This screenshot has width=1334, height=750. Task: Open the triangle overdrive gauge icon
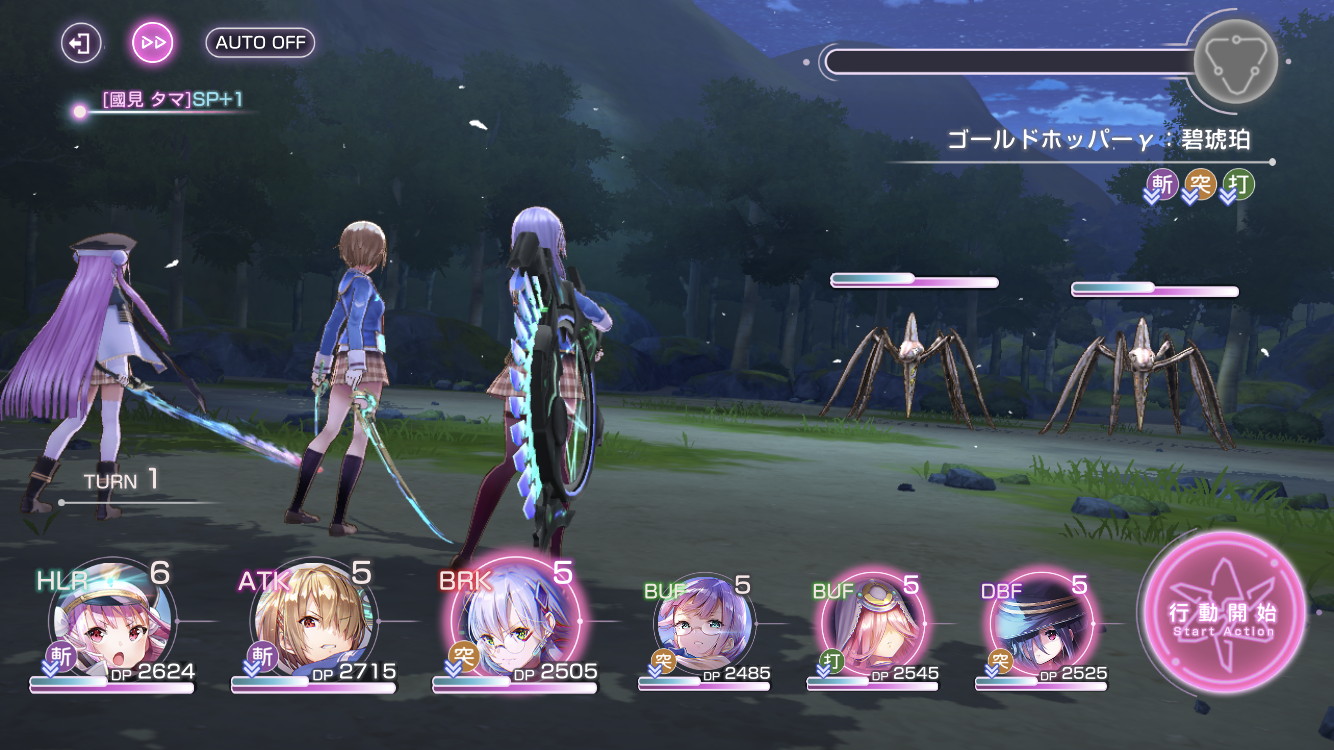[1234, 60]
